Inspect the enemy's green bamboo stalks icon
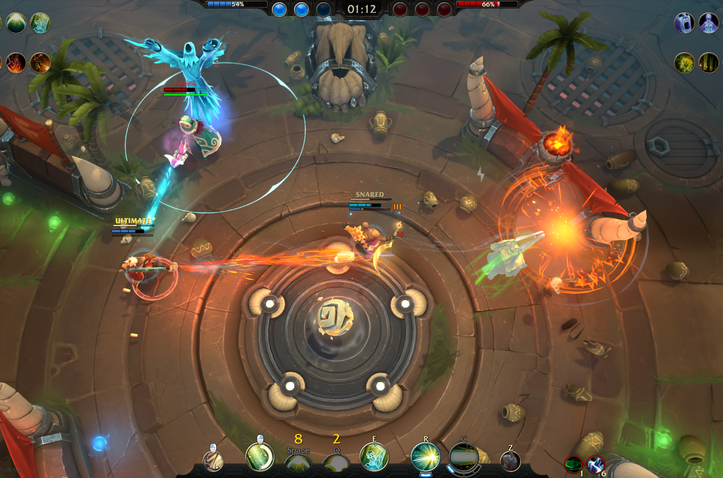The height and width of the screenshot is (478, 723). click(x=708, y=62)
